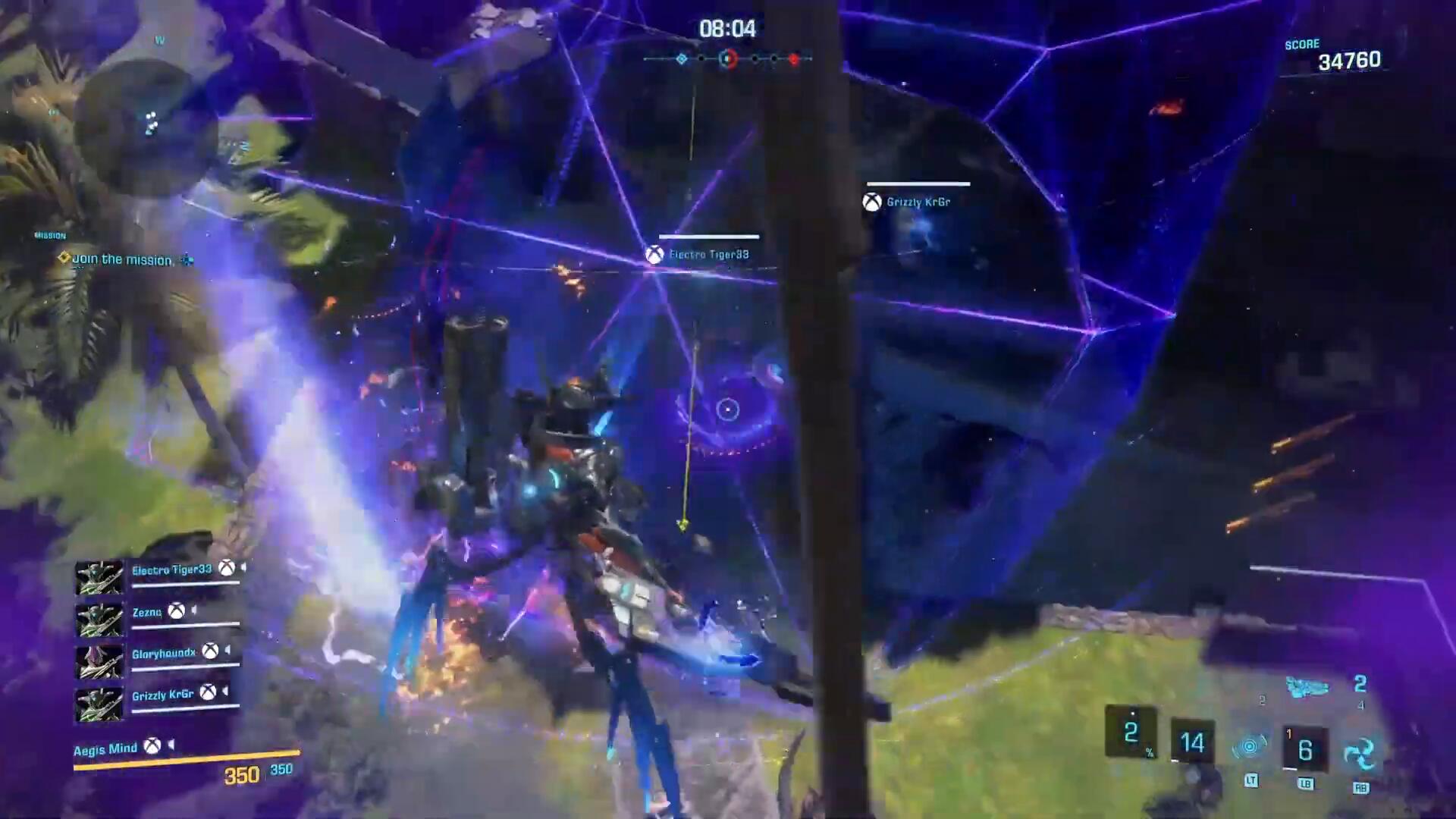Activate the concentric-rings pulse ability
The height and width of the screenshot is (819, 1456).
(x=1250, y=747)
